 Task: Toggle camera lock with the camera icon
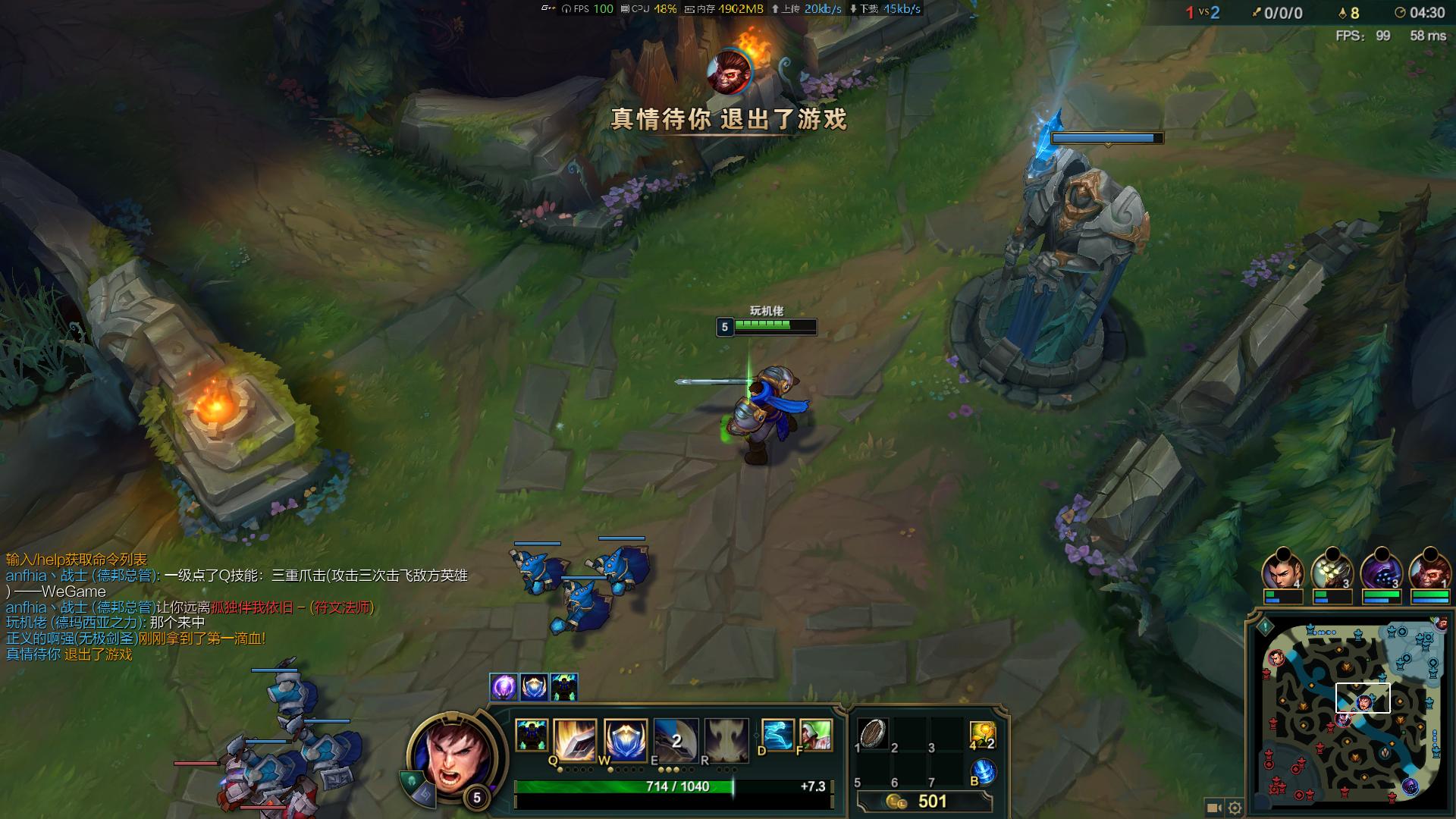point(1213,807)
